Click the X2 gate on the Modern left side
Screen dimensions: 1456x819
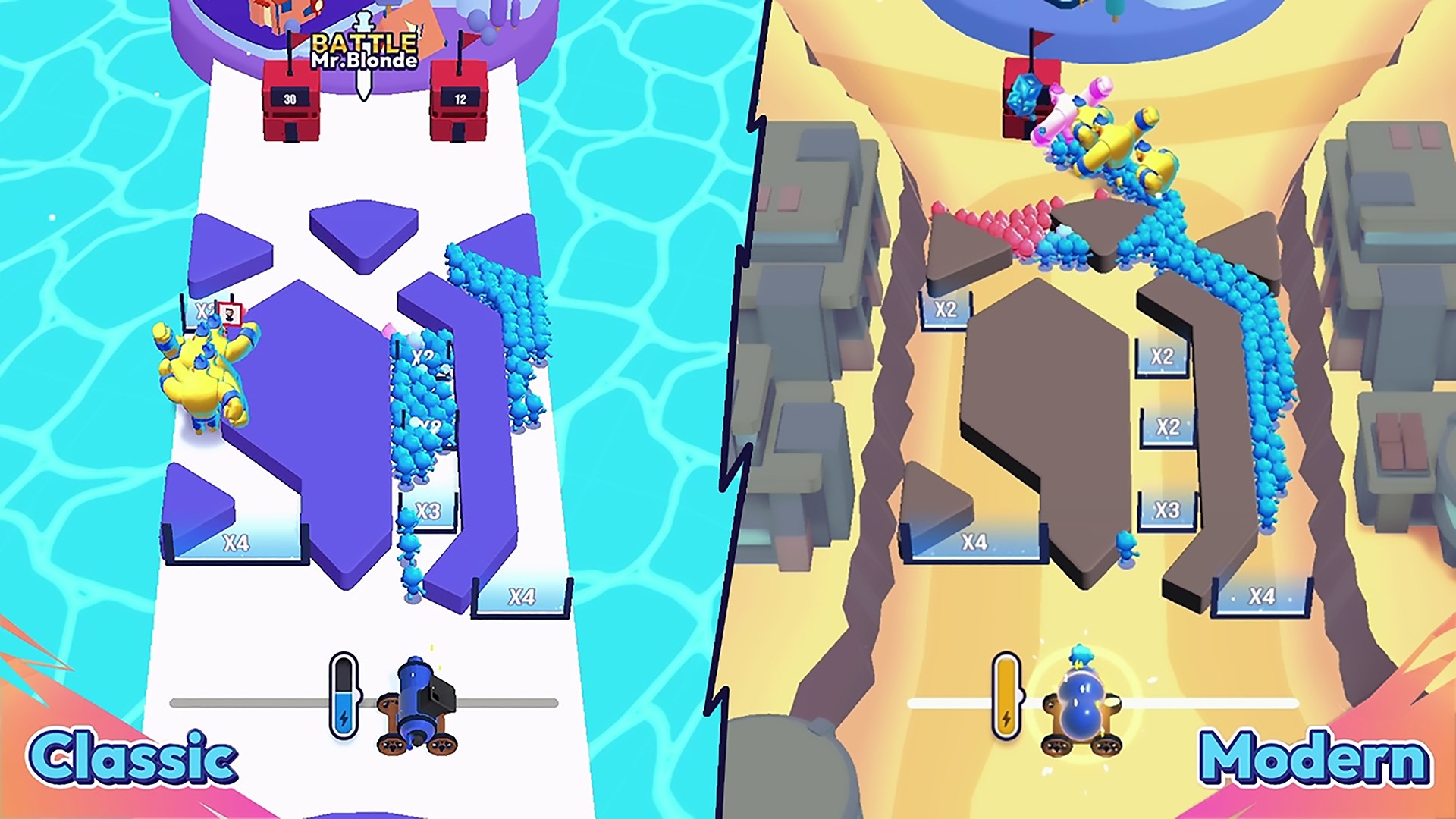pyautogui.click(x=948, y=309)
